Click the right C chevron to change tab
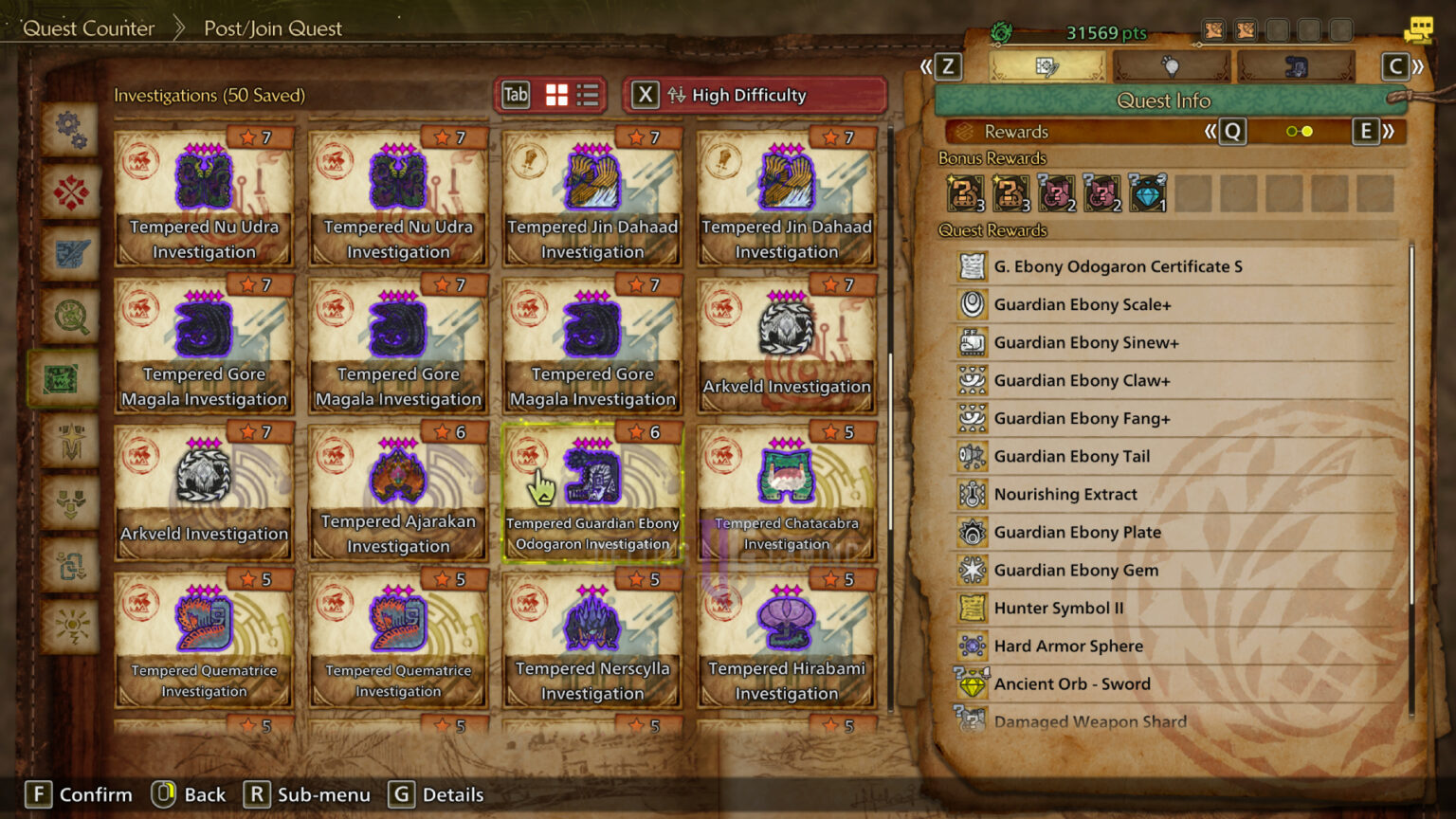Image resolution: width=1456 pixels, height=819 pixels. pyautogui.click(x=1394, y=66)
